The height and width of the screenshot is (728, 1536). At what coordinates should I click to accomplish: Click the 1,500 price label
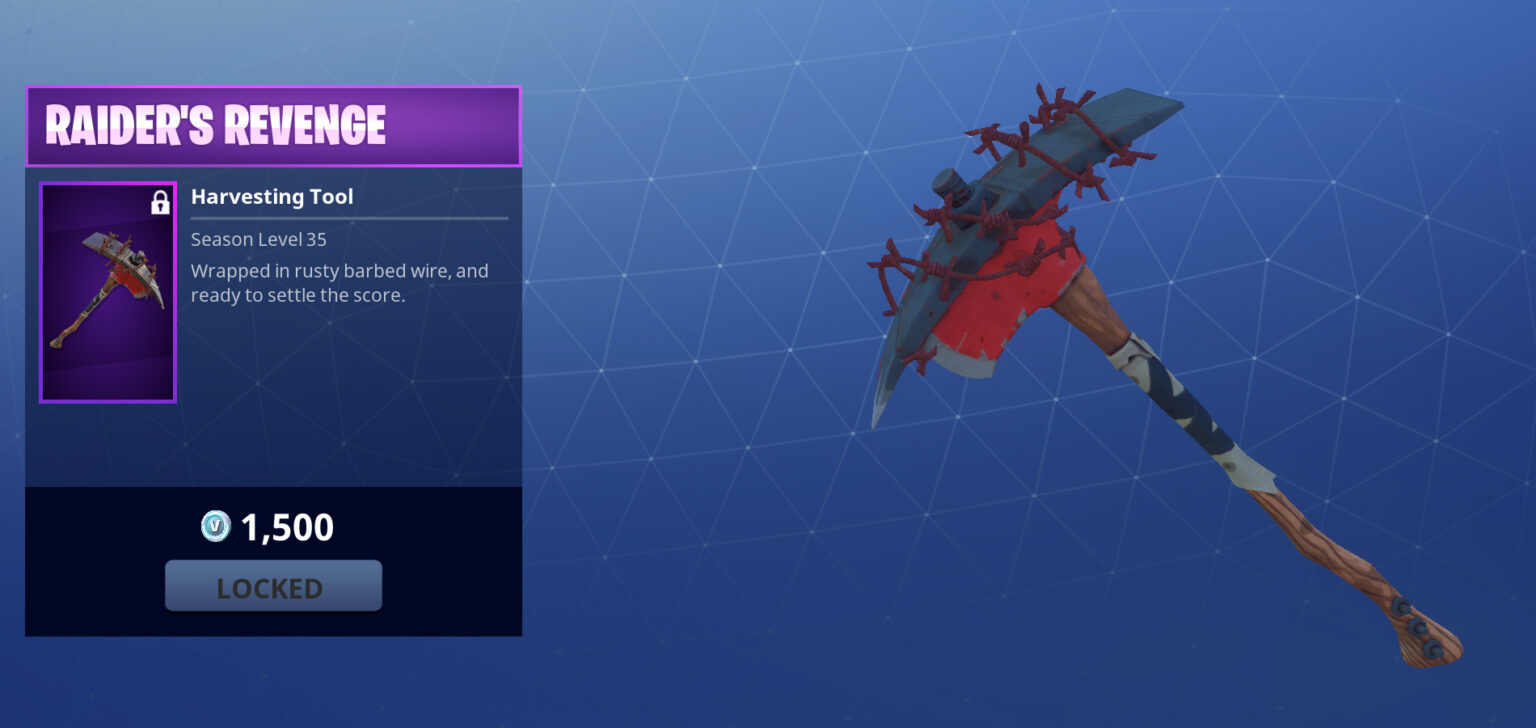(x=283, y=526)
